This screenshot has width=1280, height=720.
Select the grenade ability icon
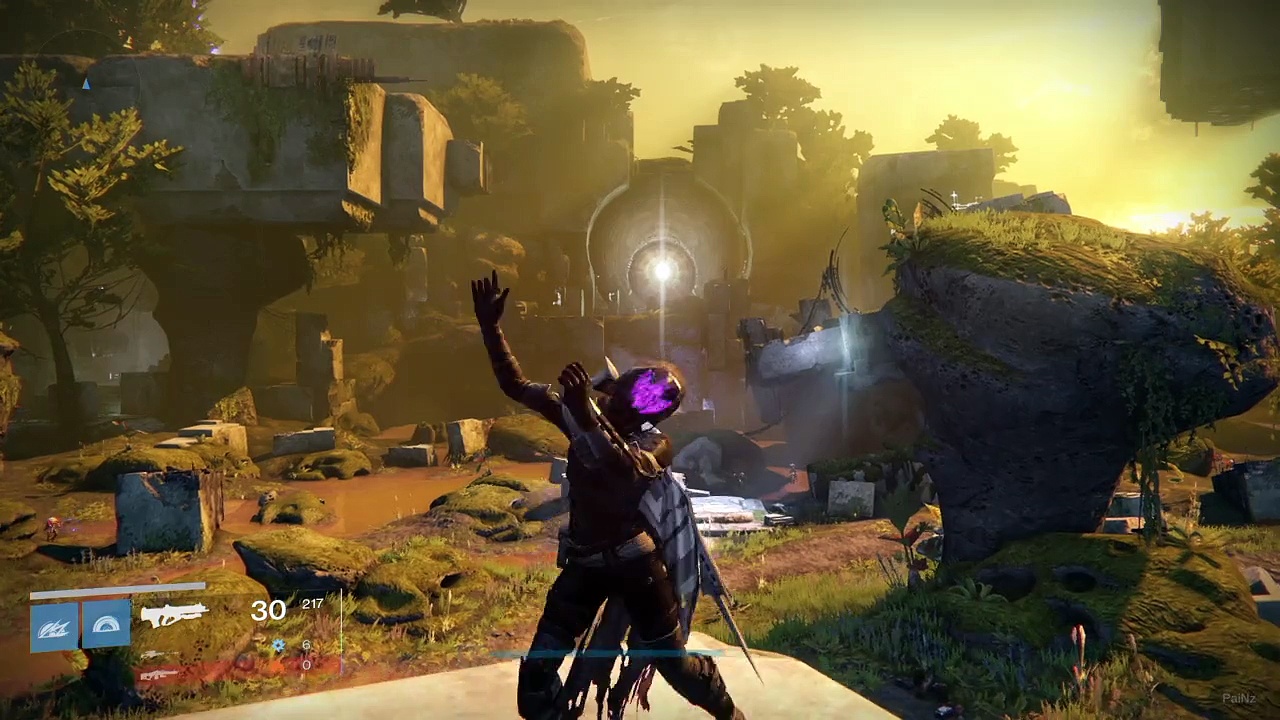tap(54, 625)
